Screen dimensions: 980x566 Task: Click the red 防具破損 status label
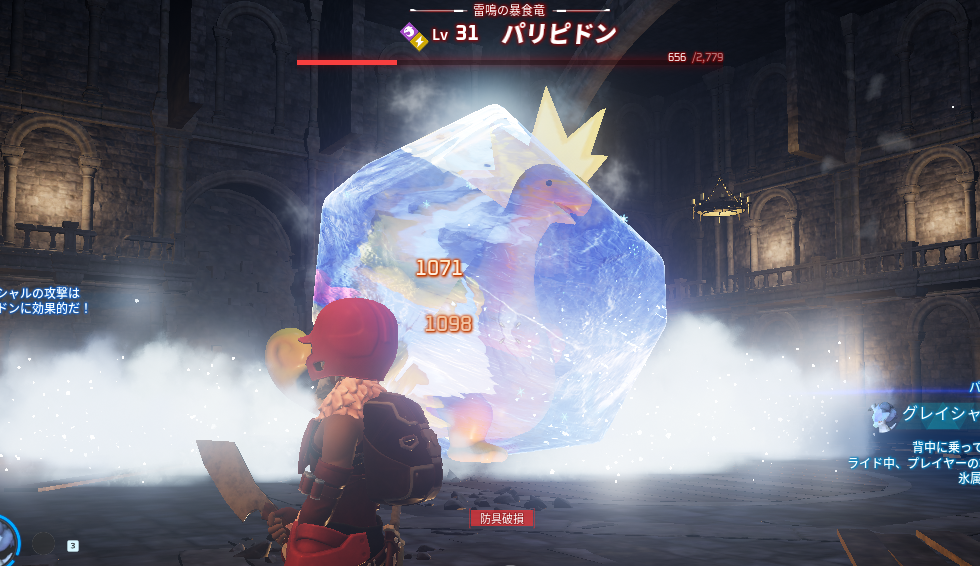(503, 518)
